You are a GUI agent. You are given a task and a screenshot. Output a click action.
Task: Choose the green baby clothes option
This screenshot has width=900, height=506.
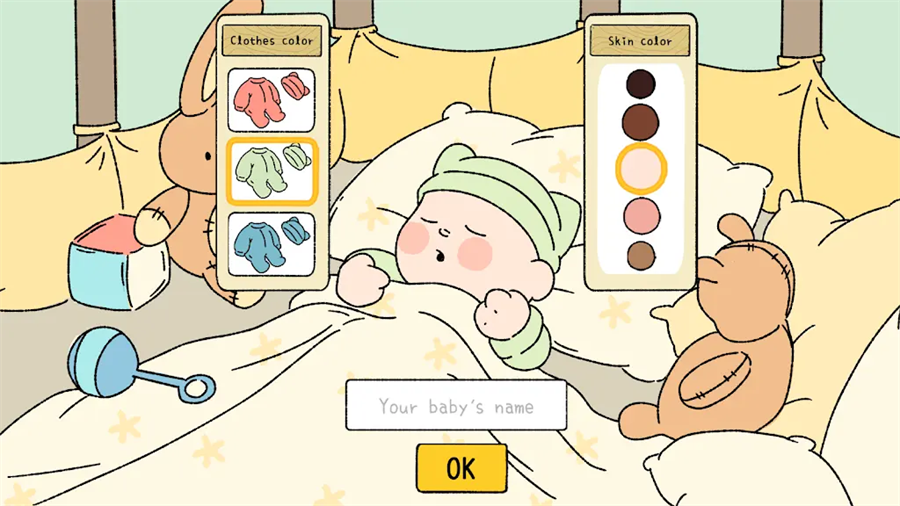(x=271, y=171)
